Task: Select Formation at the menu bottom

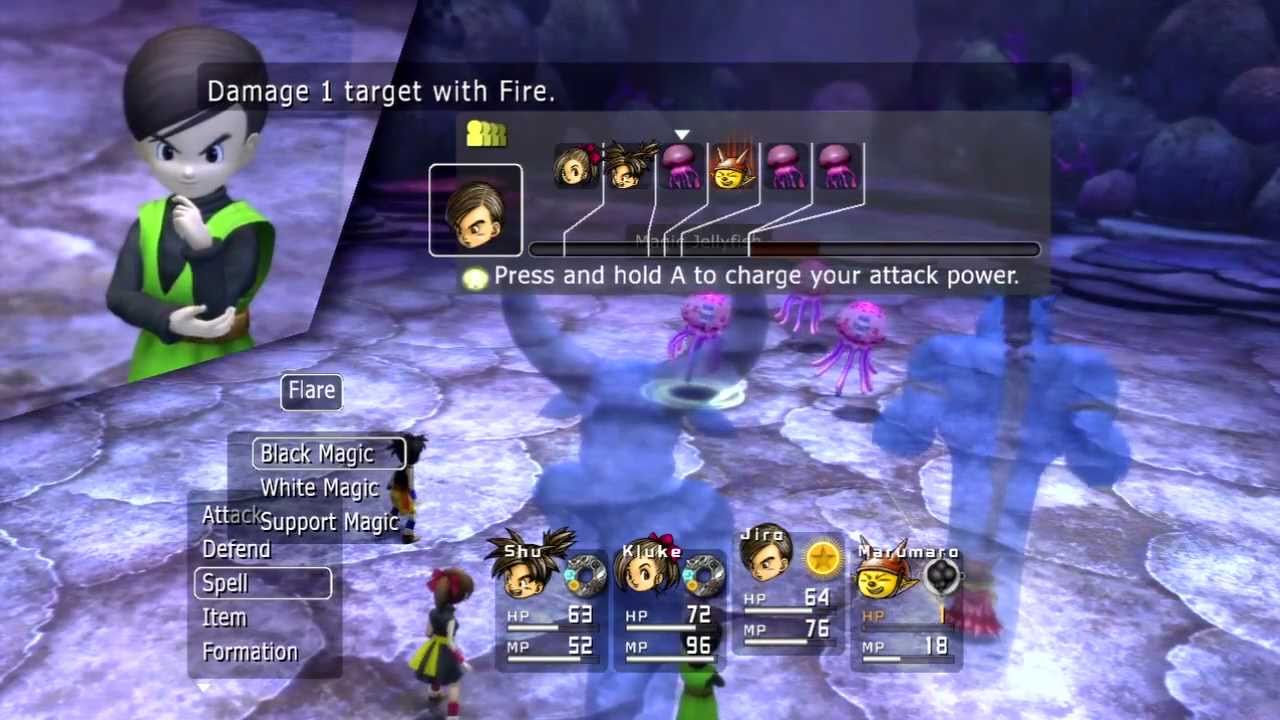Action: pyautogui.click(x=250, y=652)
